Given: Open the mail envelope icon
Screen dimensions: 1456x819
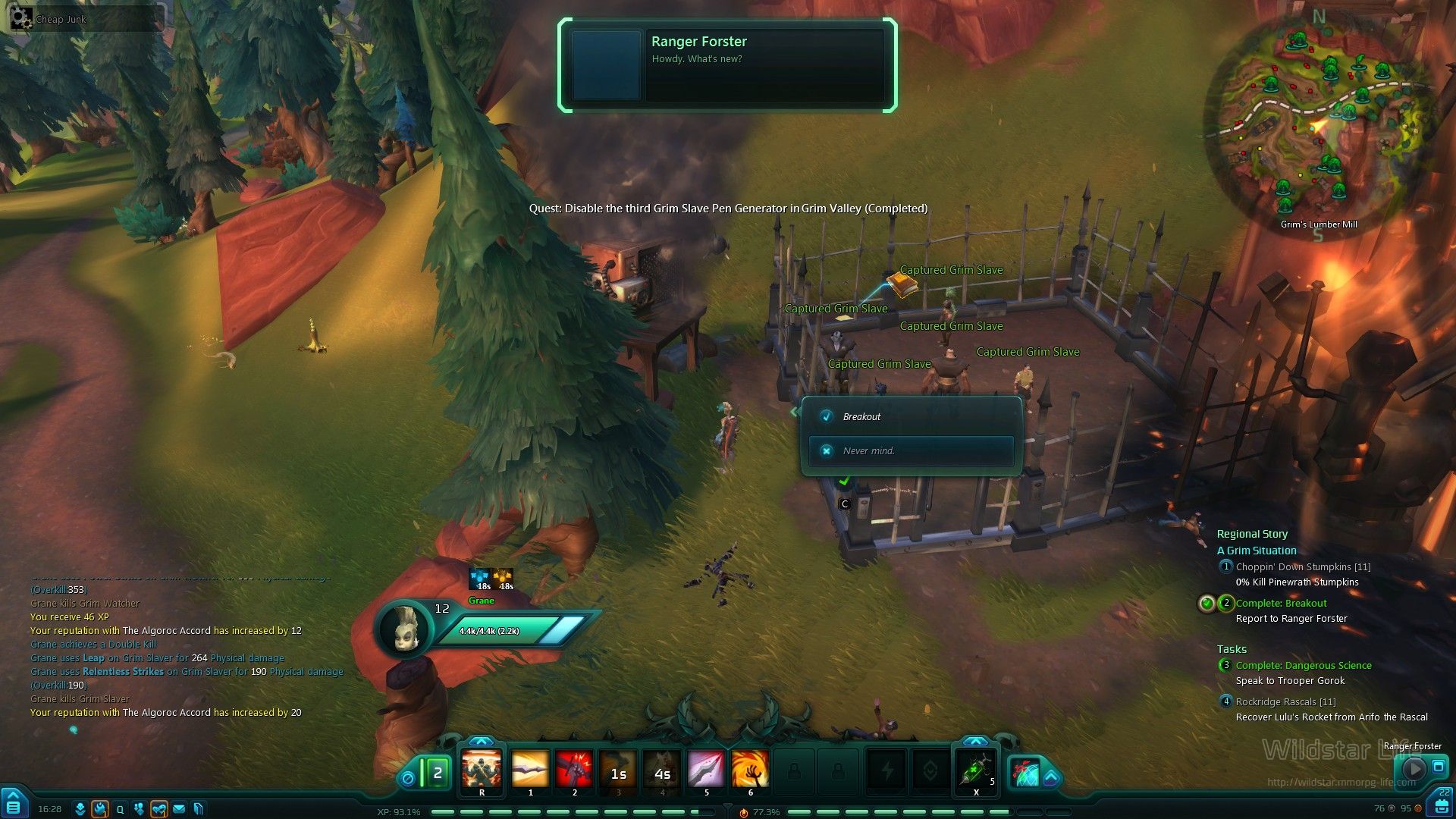Looking at the screenshot, I should [x=179, y=809].
